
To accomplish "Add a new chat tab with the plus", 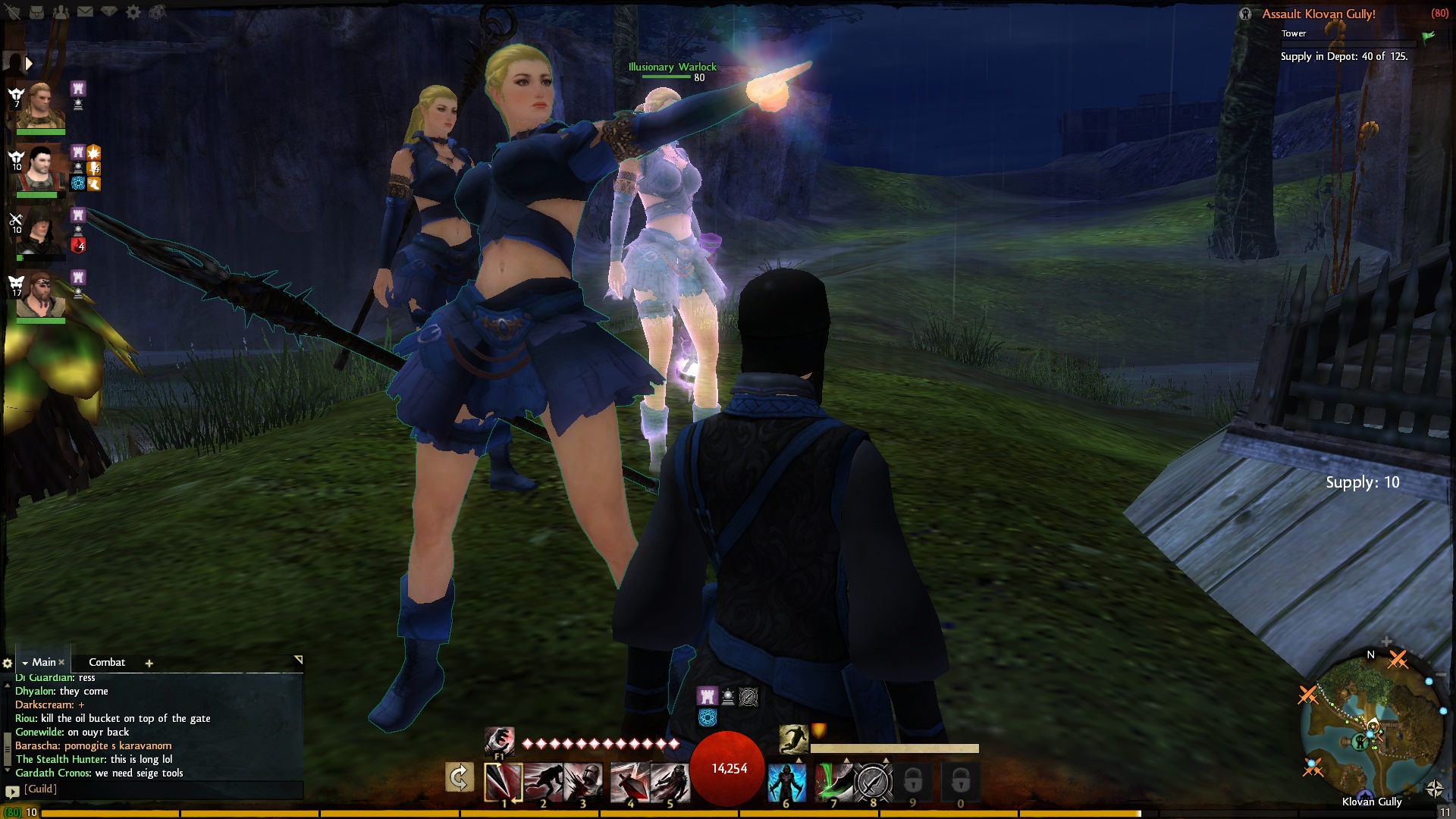I will [x=149, y=663].
